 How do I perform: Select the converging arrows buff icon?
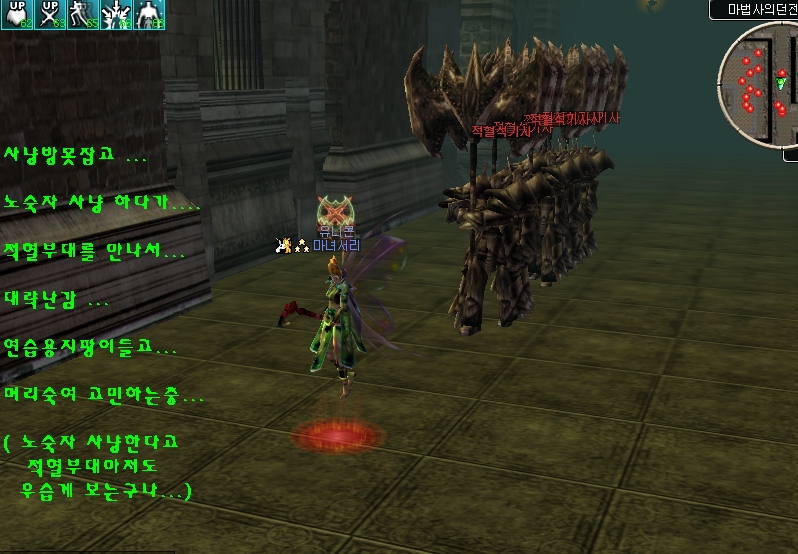click(116, 15)
